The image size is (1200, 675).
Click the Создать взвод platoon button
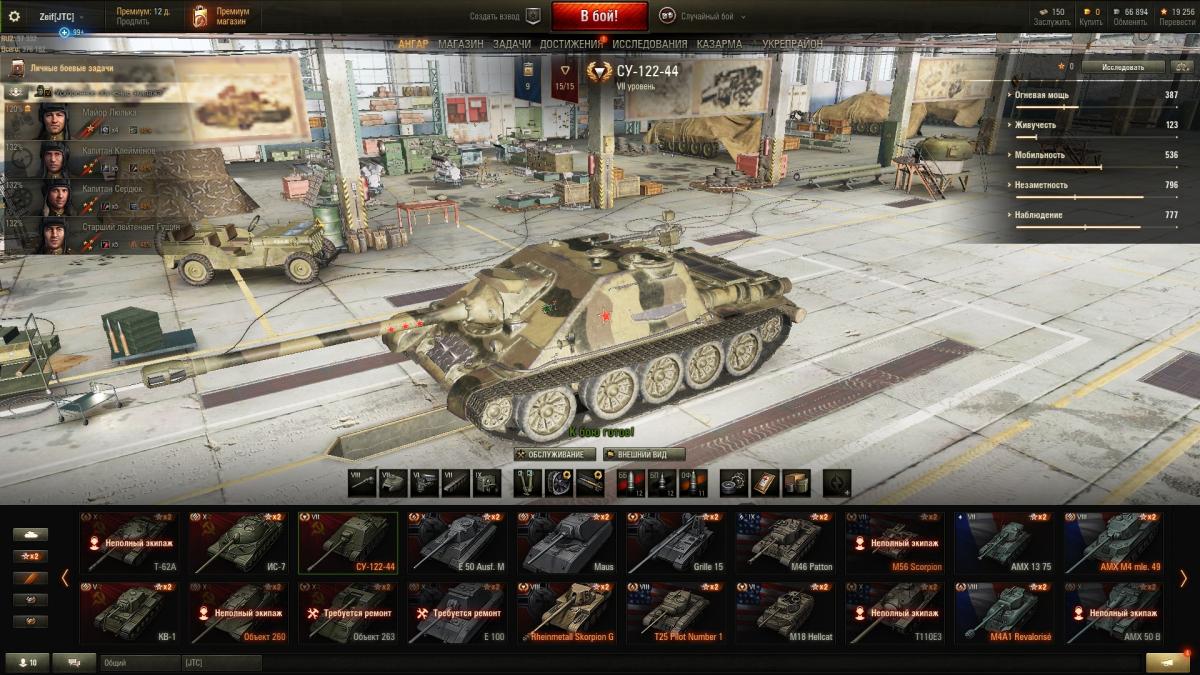coord(505,17)
